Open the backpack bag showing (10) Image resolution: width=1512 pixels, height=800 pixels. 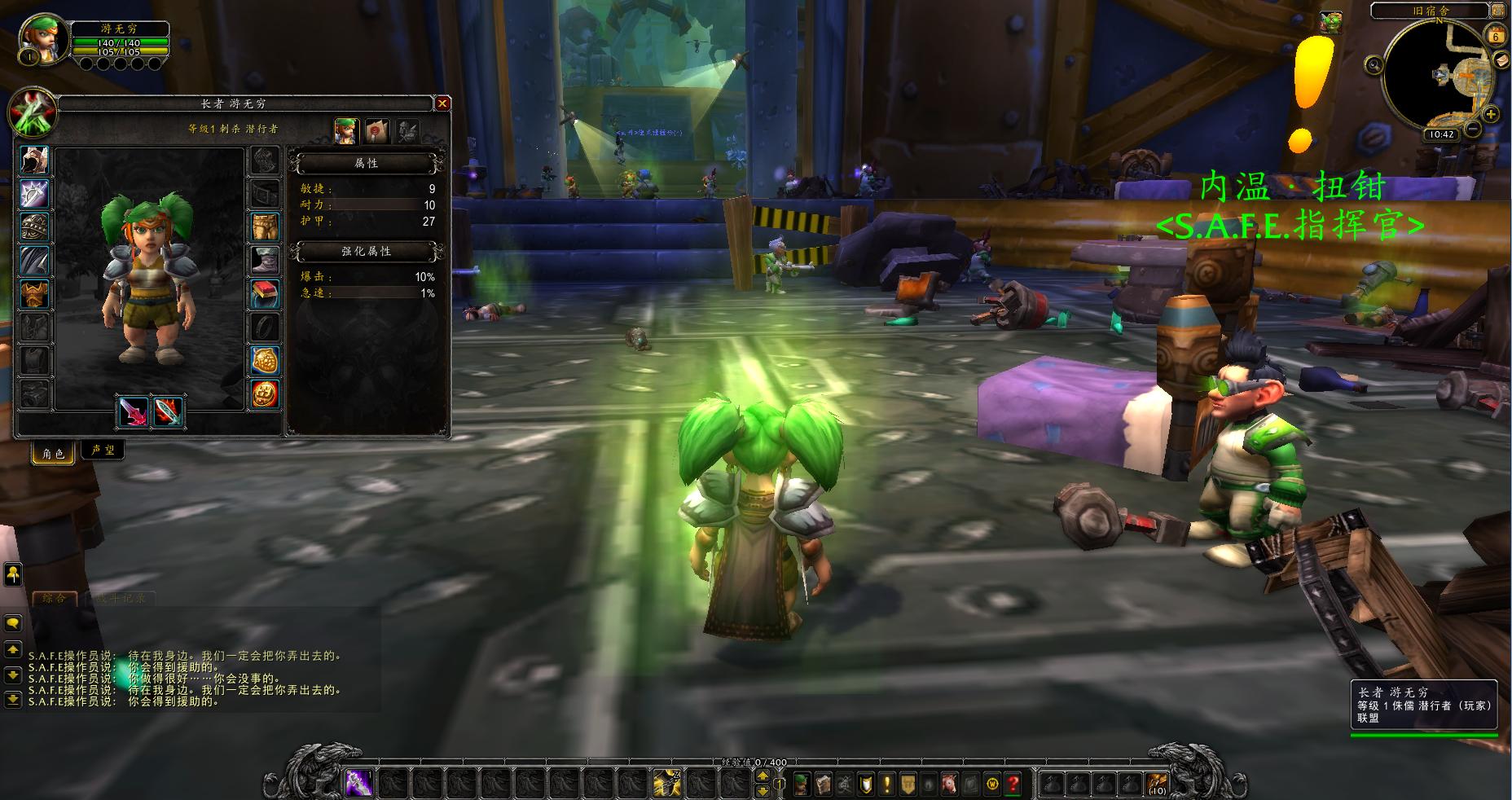(x=1157, y=784)
